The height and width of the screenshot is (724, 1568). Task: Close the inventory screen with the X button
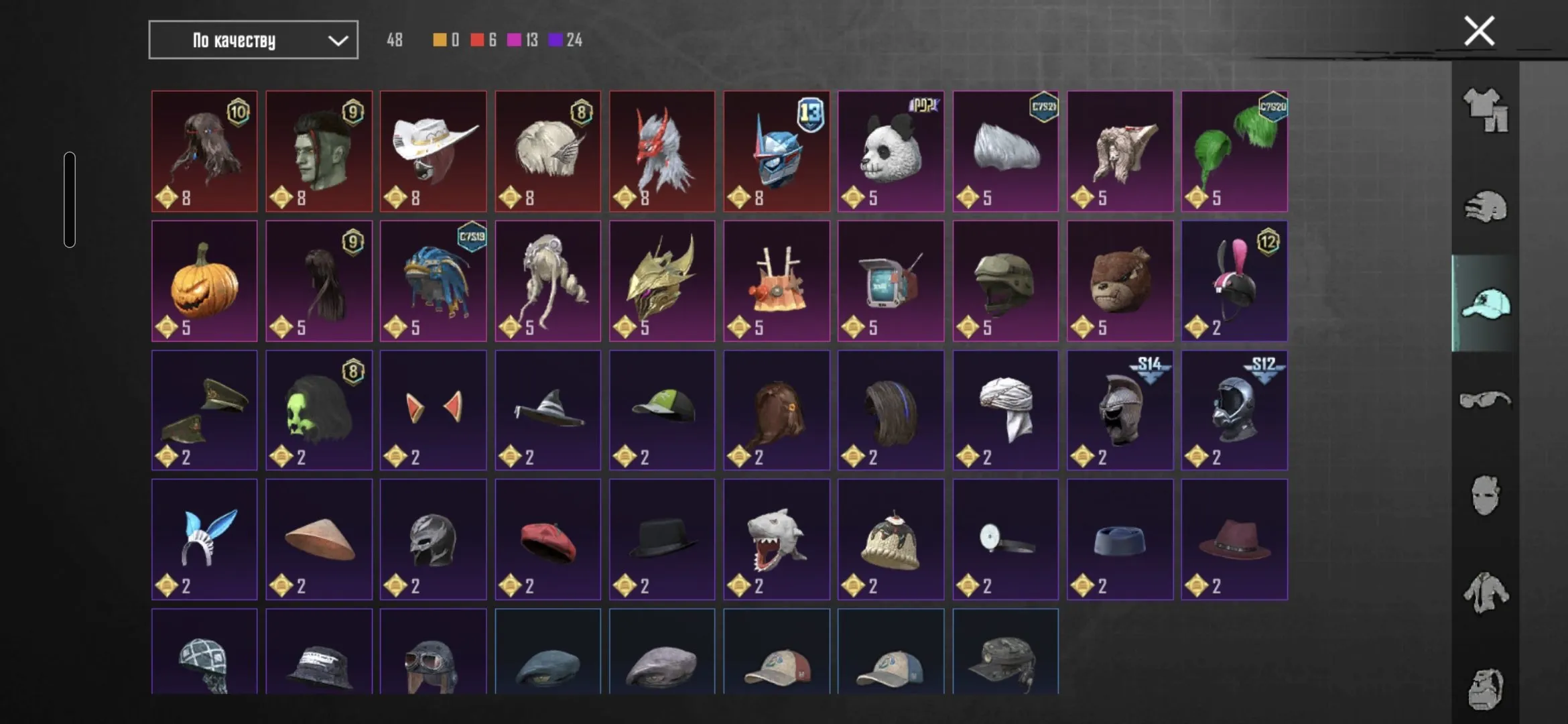[1478, 30]
